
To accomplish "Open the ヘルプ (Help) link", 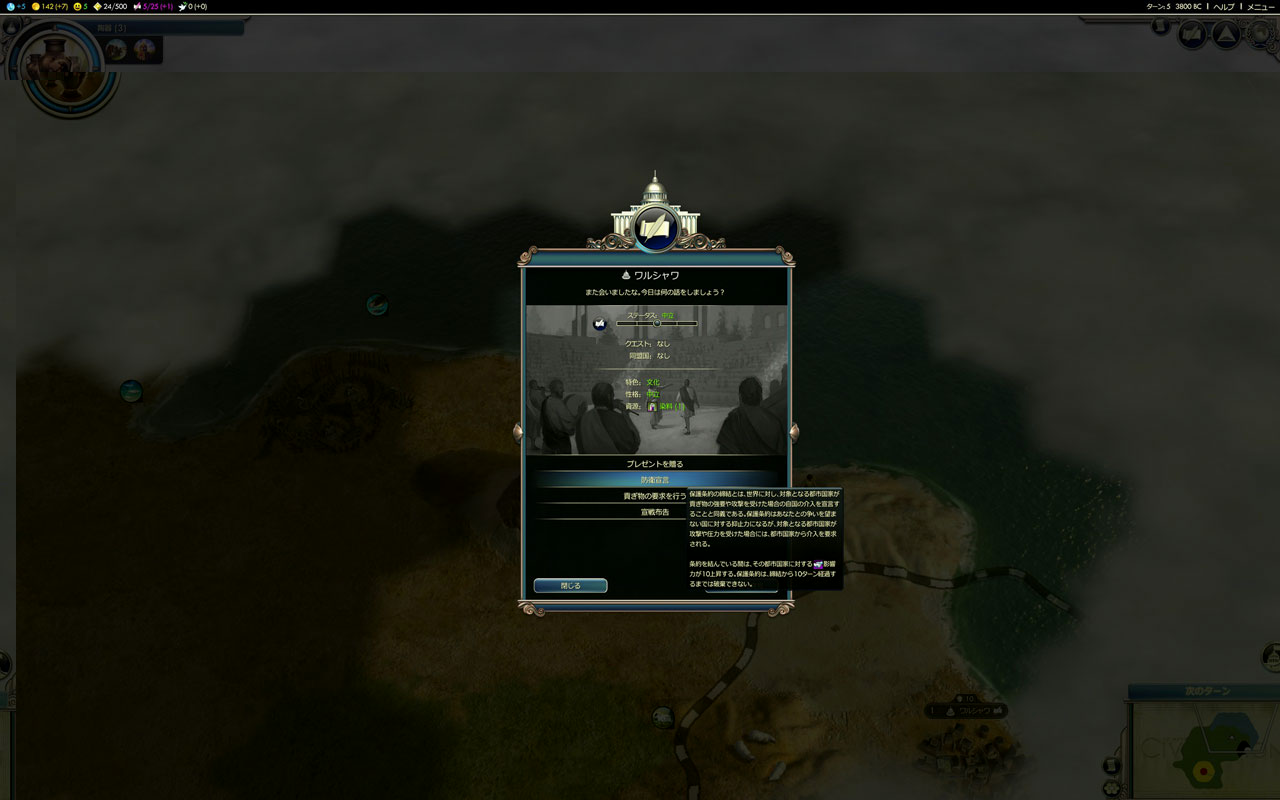I will point(1224,7).
